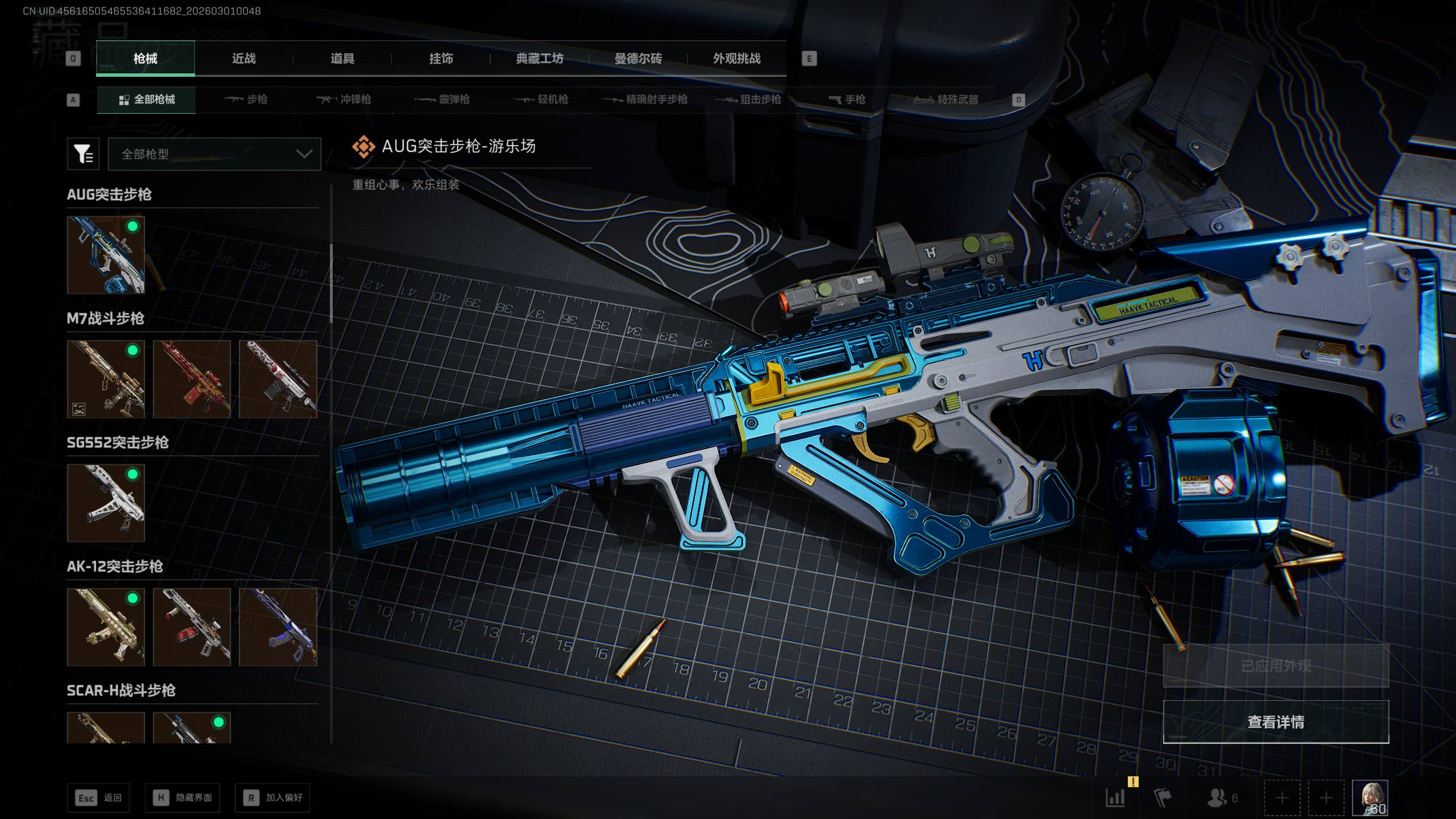Open the player avatar profile
This screenshot has width=1456, height=819.
[1370, 797]
